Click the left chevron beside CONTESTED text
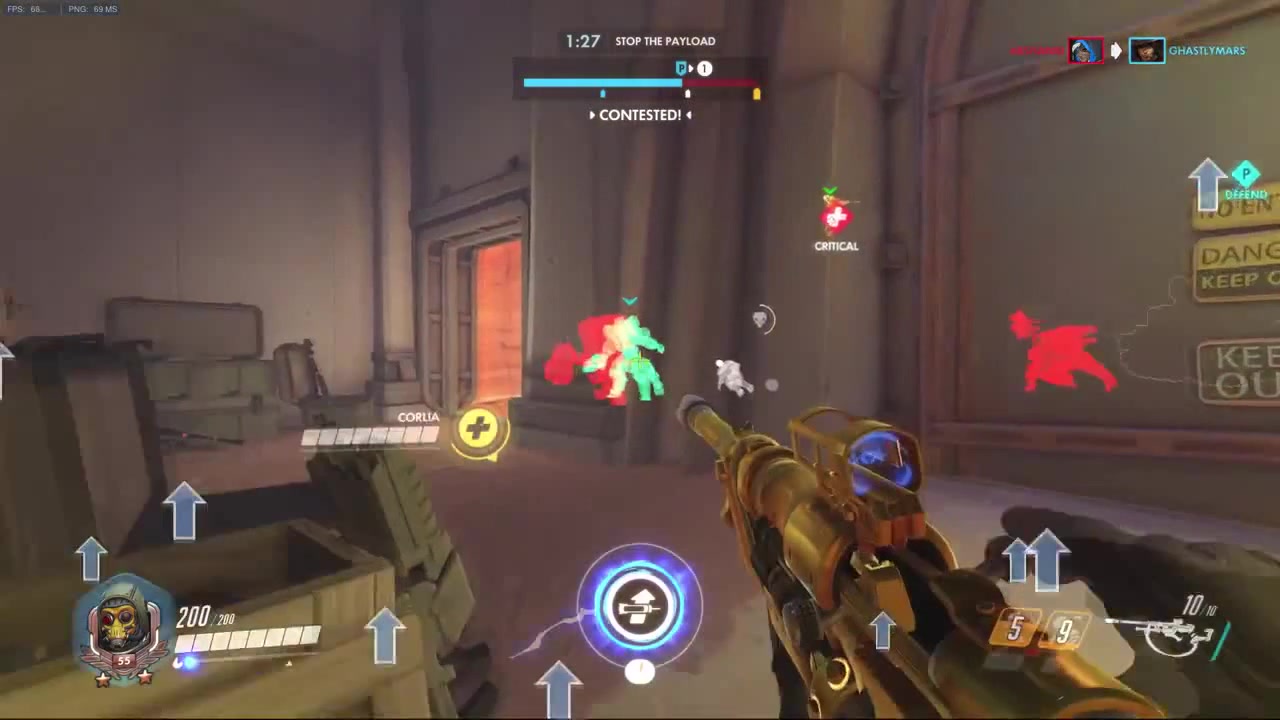Screen dimensions: 1280x720 592,115
